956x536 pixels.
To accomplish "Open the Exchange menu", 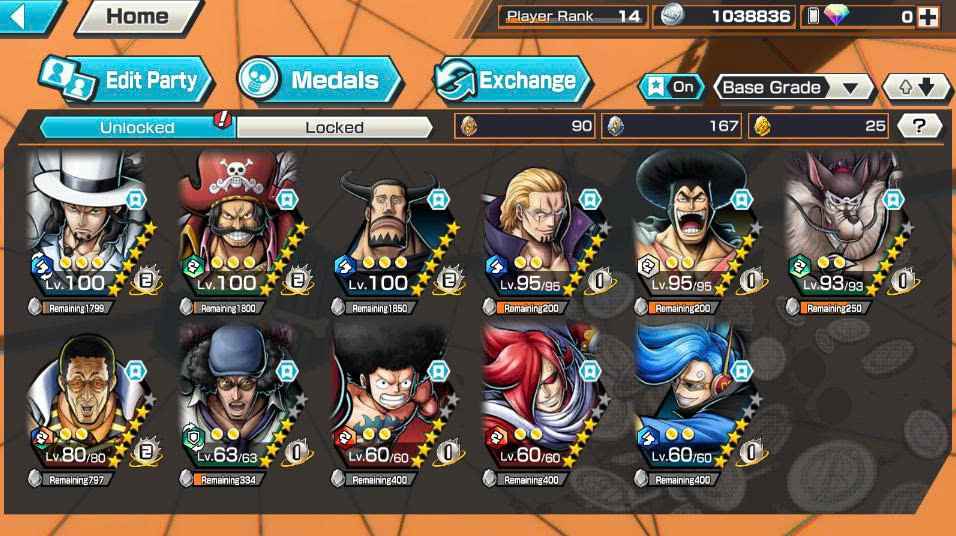I will 512,80.
